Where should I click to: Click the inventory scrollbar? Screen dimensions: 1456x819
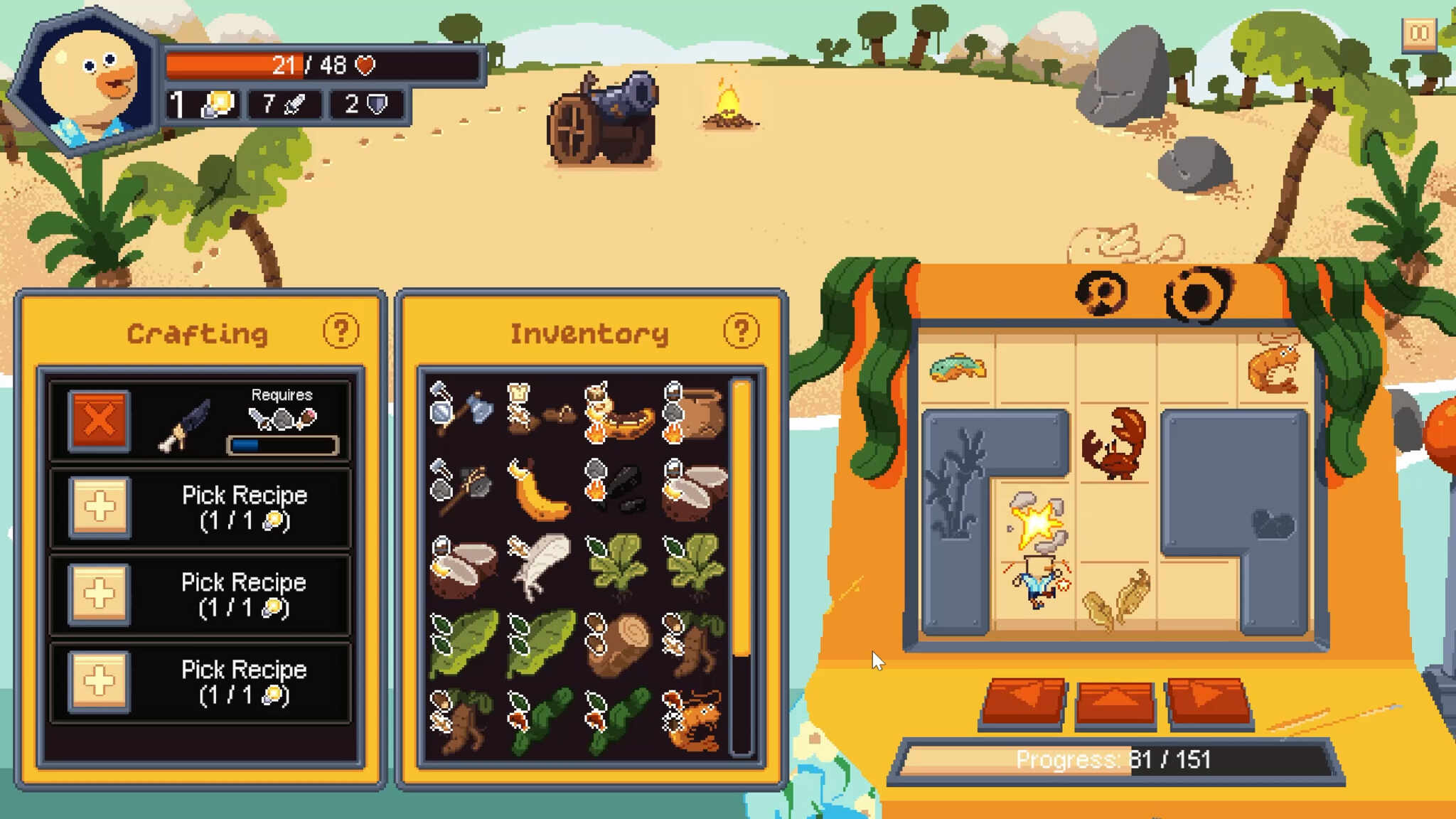tap(741, 519)
